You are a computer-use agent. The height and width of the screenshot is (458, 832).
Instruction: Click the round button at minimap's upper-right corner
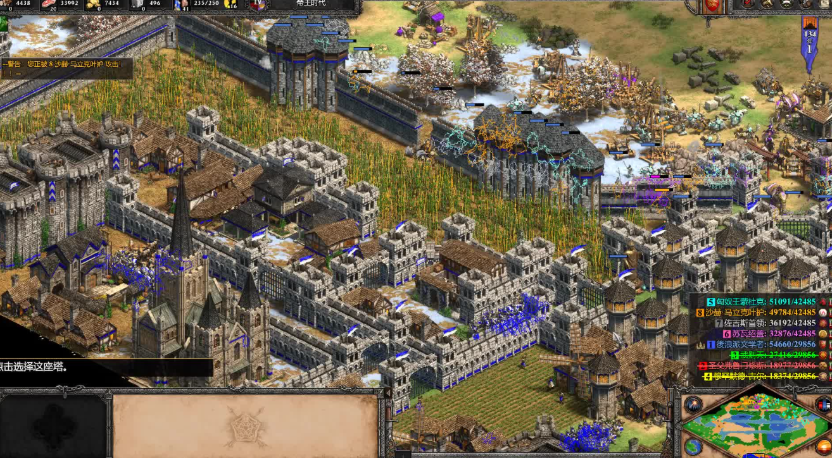826,404
